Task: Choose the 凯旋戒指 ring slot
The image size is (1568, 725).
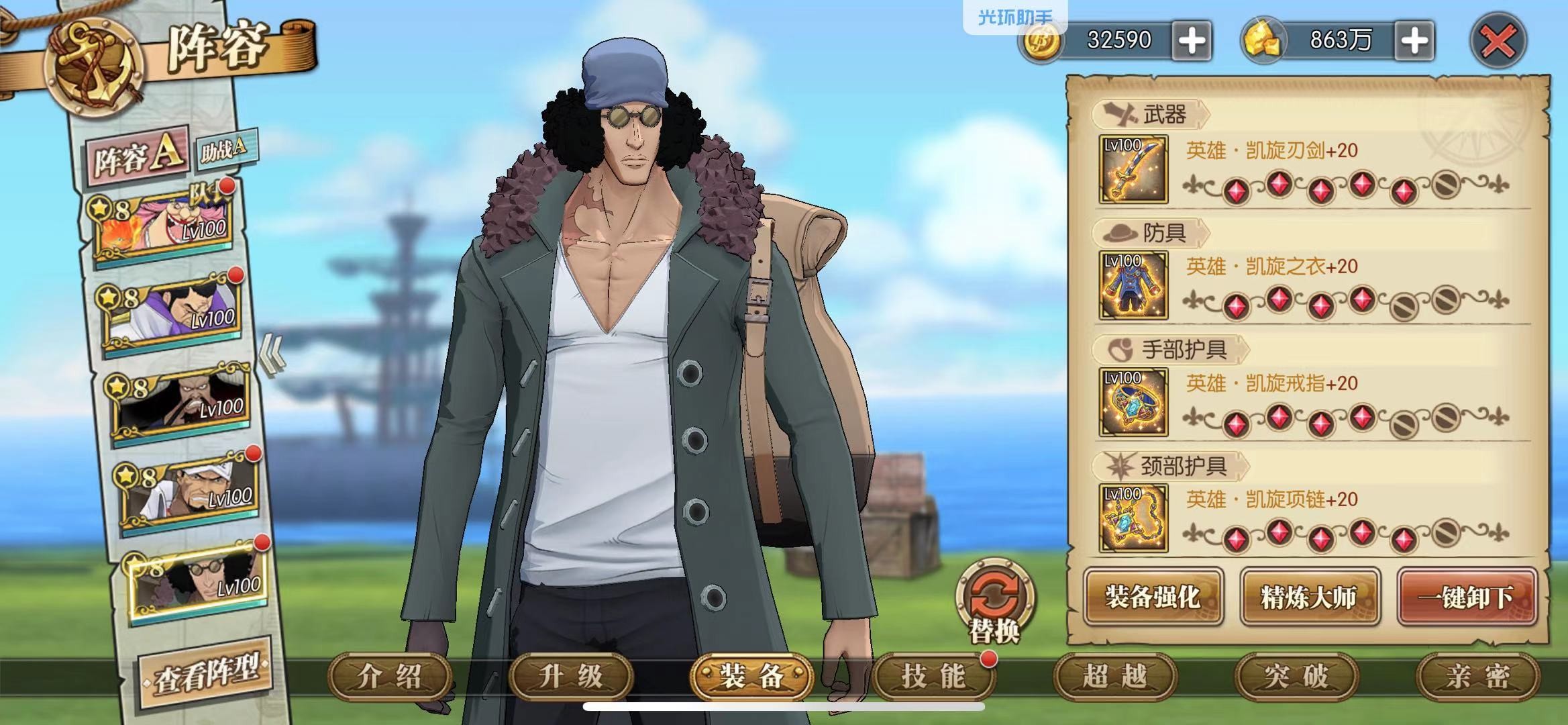Action: [1133, 403]
